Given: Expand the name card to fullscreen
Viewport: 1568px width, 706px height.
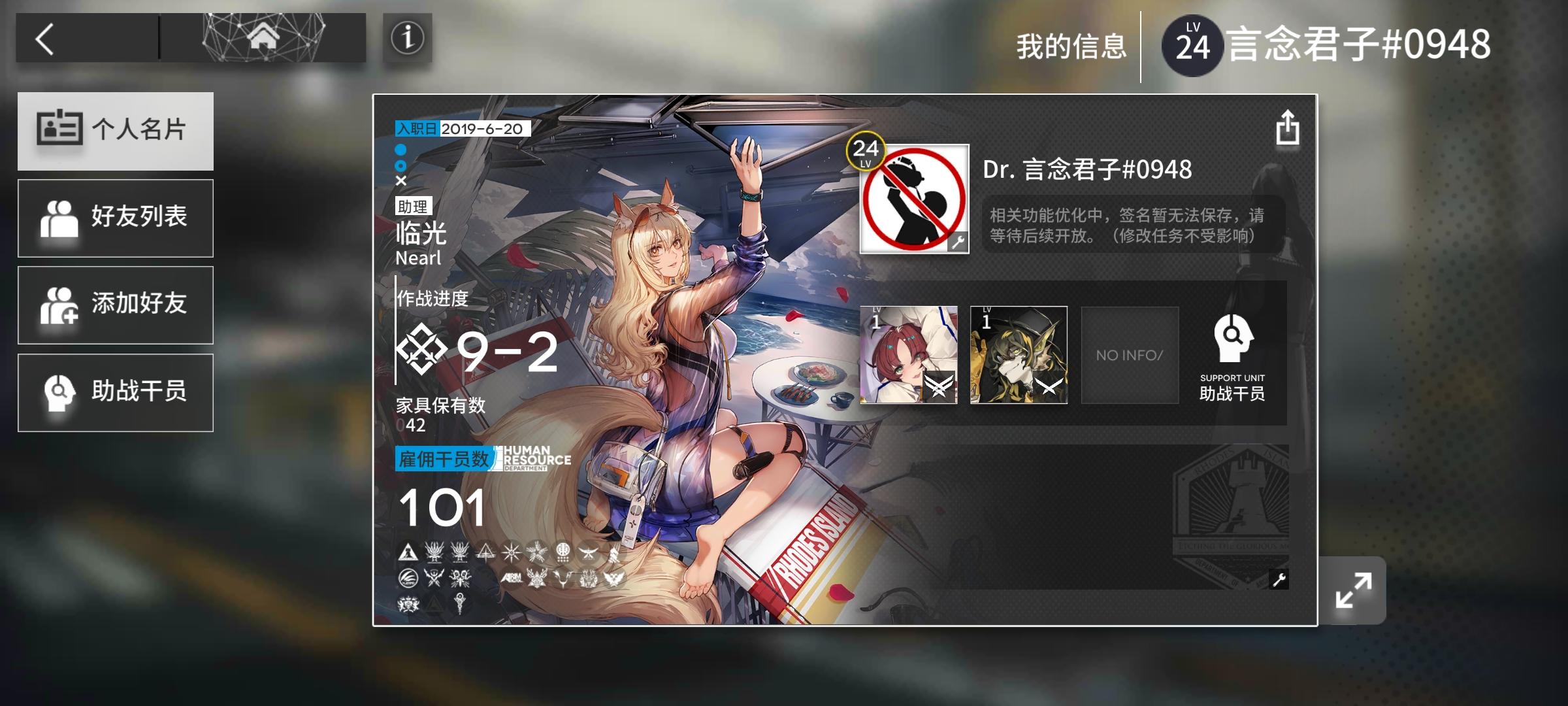Looking at the screenshot, I should click(1354, 592).
